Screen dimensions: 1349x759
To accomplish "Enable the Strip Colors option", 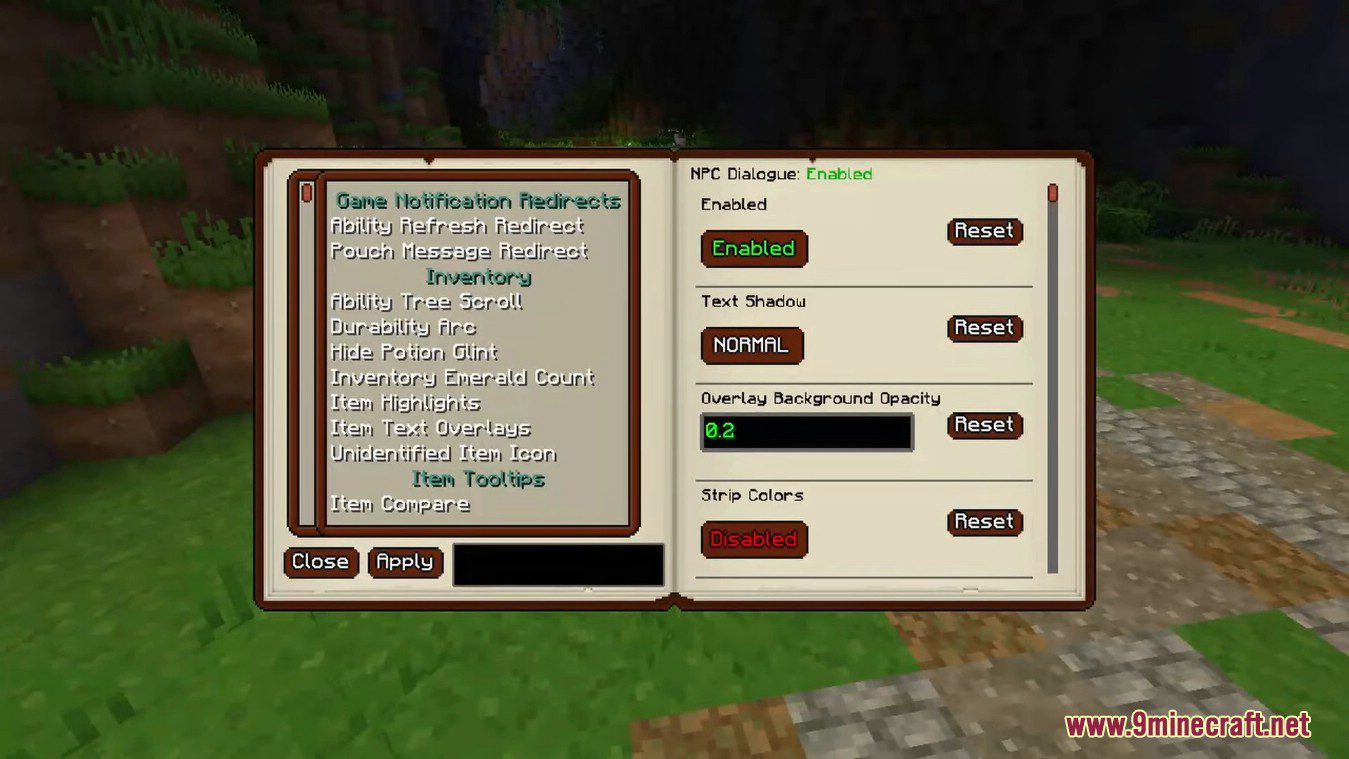I will (753, 539).
